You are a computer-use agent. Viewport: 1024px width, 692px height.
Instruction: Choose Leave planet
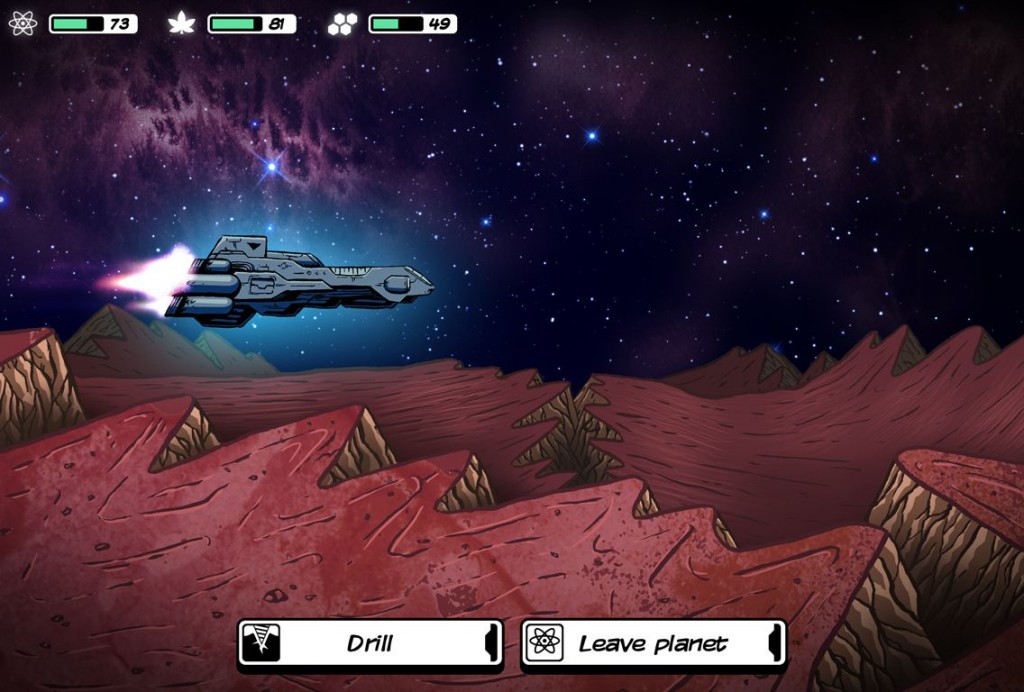point(653,643)
